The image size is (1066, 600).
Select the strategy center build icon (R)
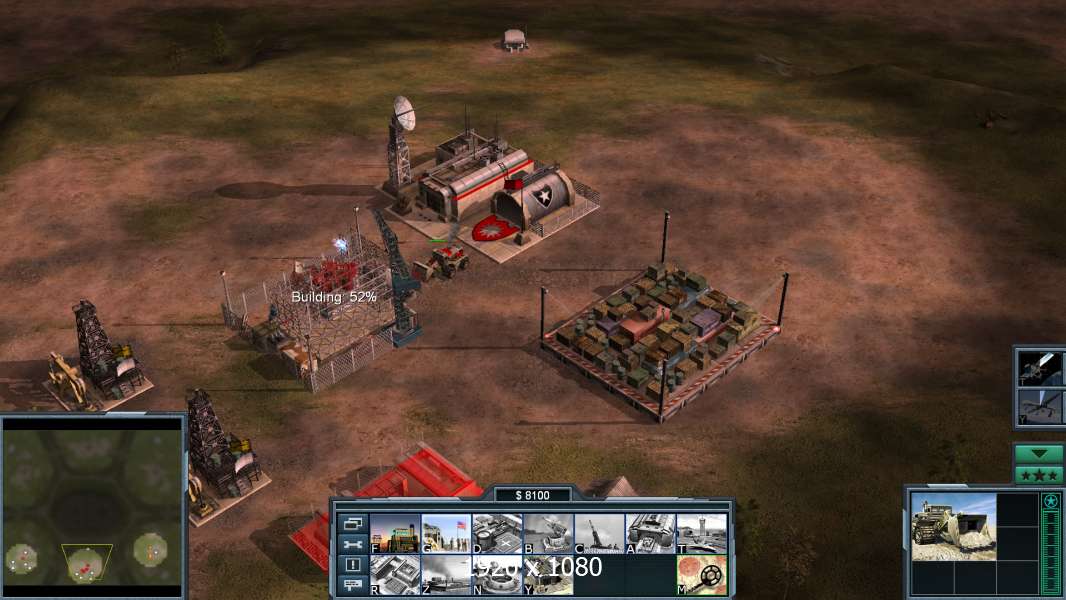click(x=395, y=575)
